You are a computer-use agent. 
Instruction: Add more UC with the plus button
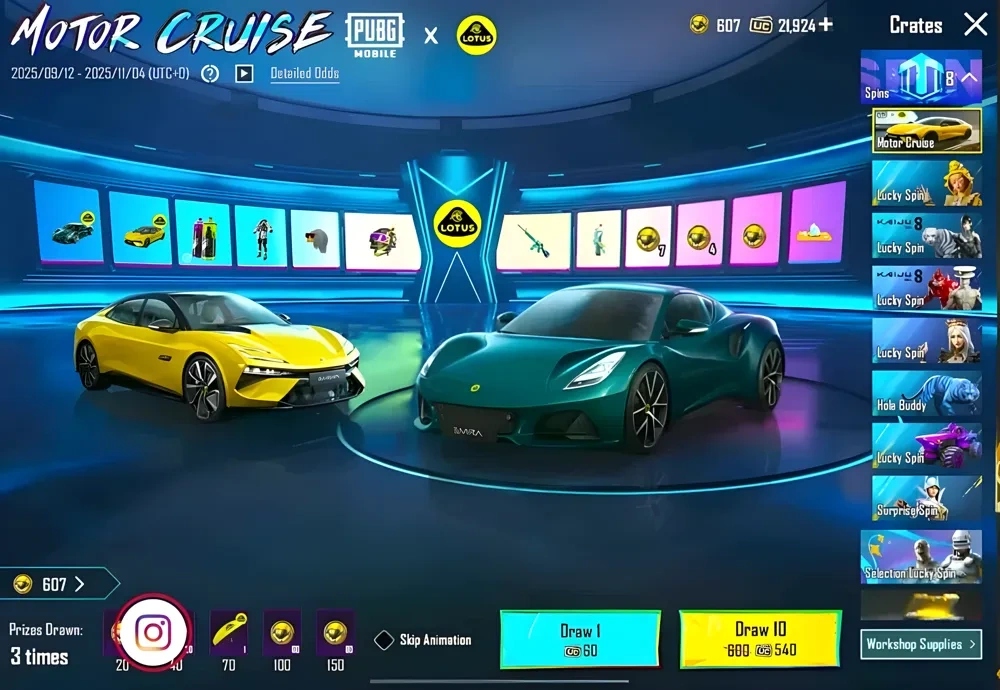(x=825, y=25)
